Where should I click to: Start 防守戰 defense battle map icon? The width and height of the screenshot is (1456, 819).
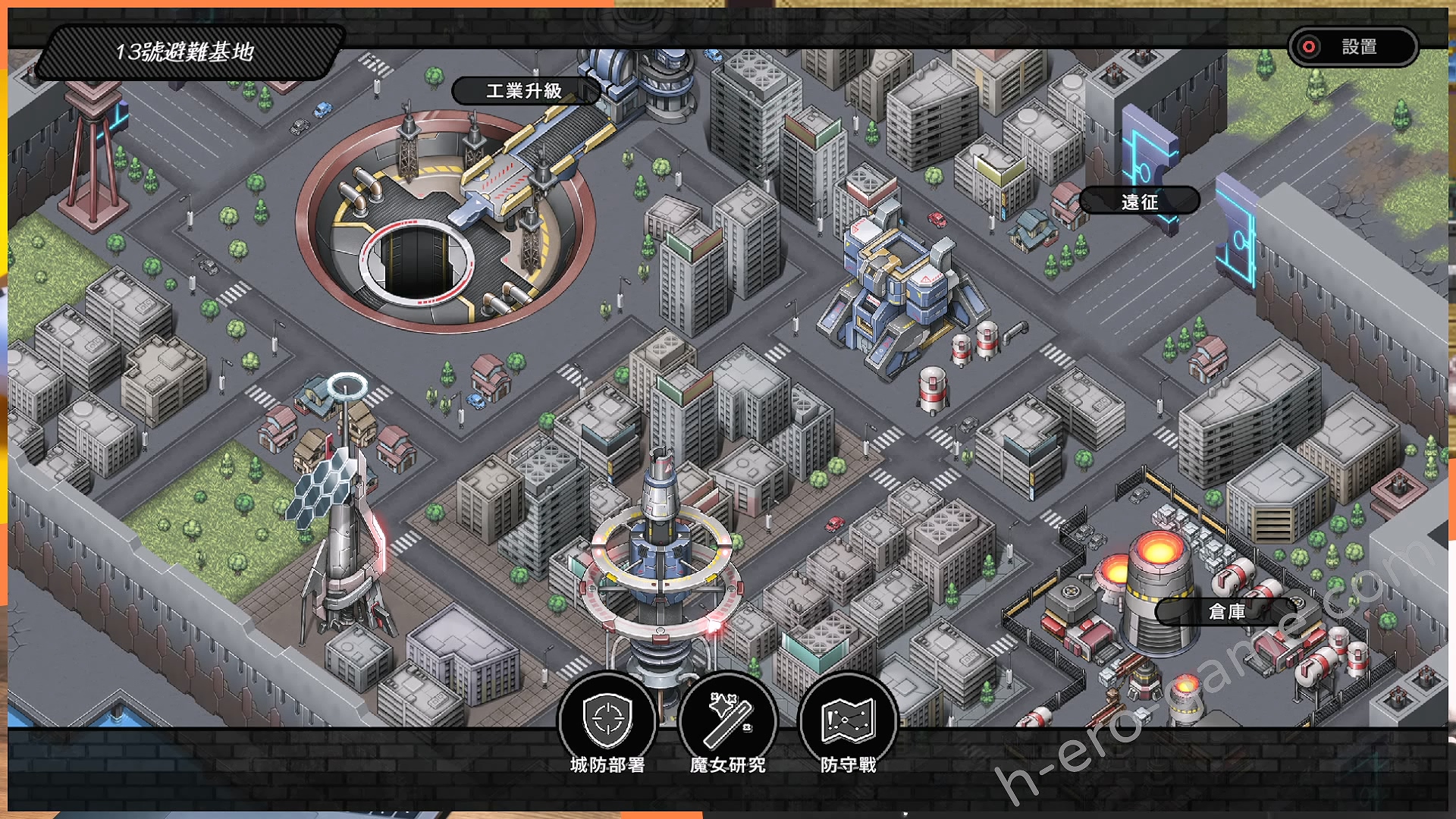tap(848, 719)
